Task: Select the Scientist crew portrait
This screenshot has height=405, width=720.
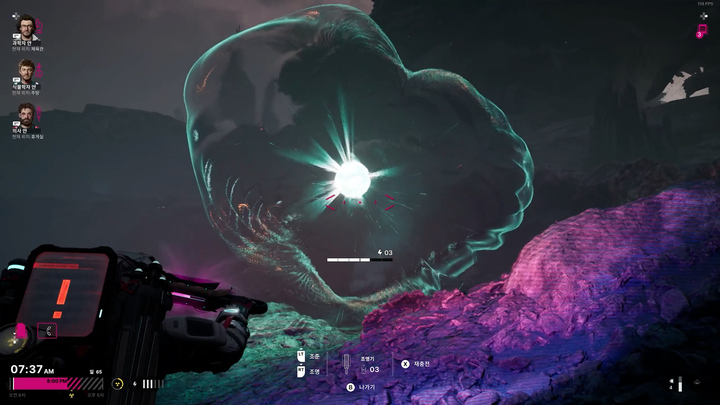Action: (26, 27)
